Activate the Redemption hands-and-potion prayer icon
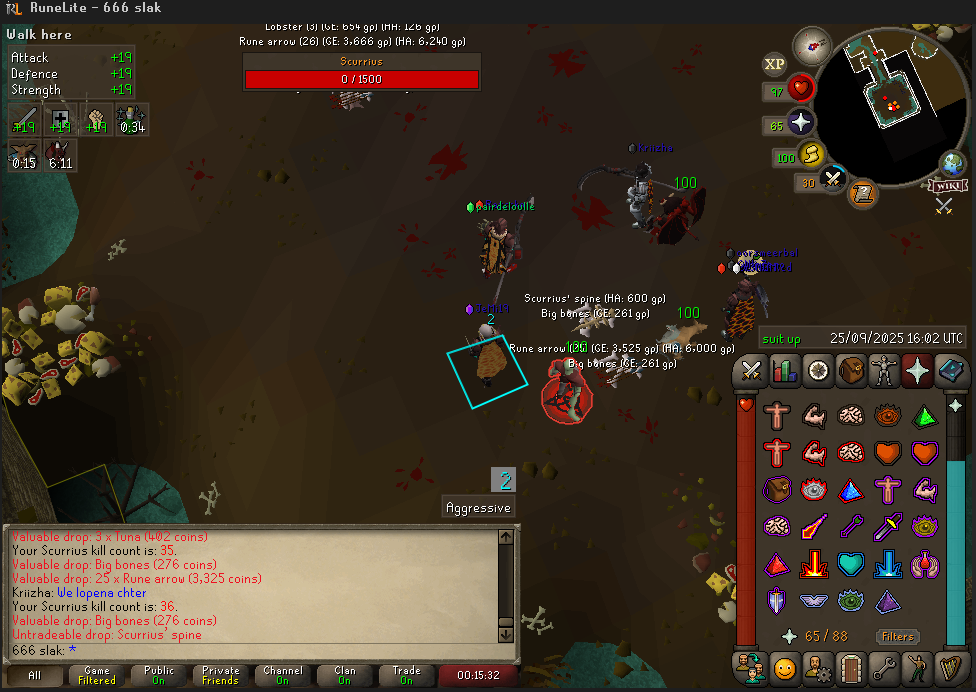 click(x=923, y=564)
